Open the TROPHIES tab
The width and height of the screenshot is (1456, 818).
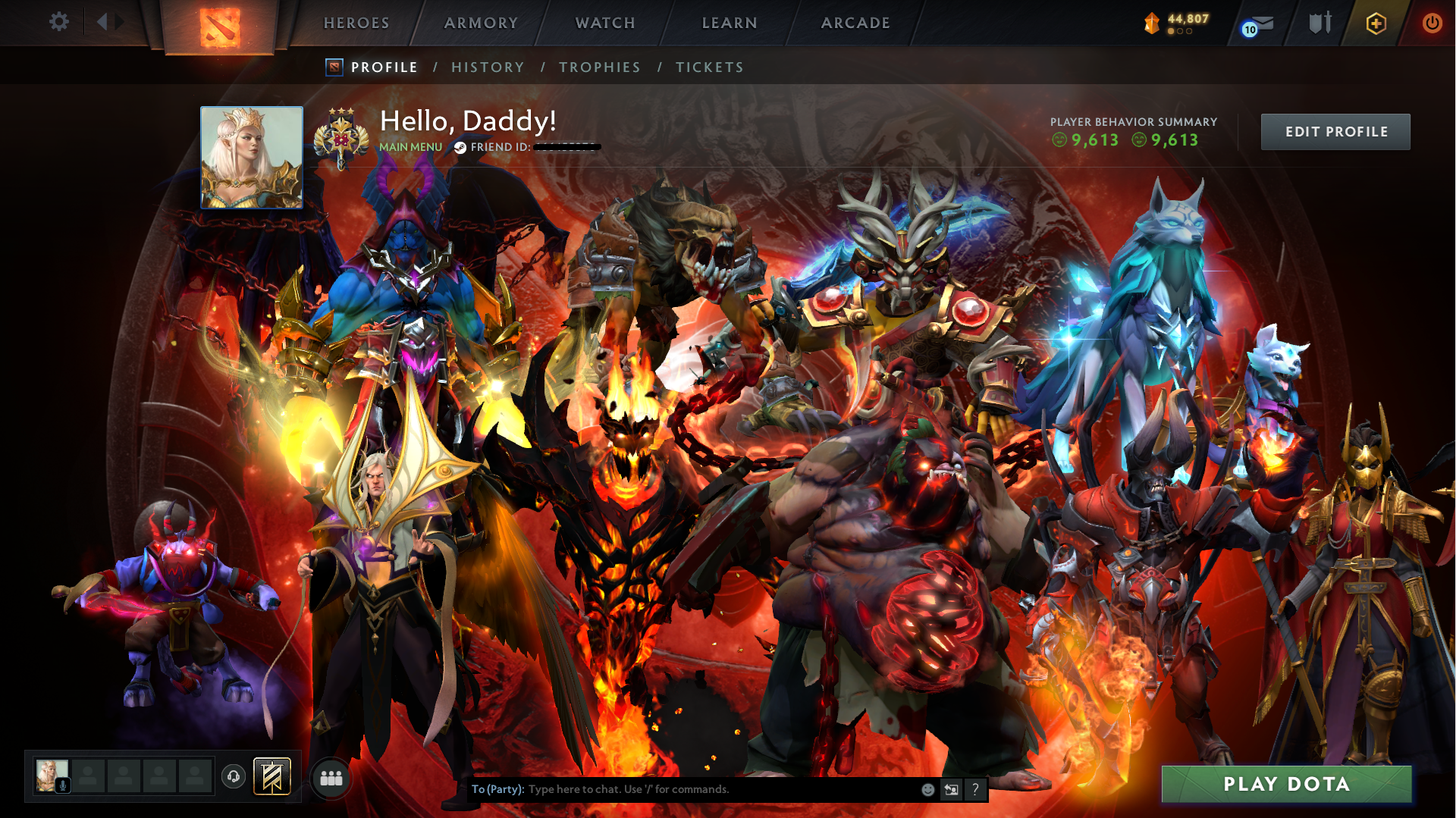(599, 67)
